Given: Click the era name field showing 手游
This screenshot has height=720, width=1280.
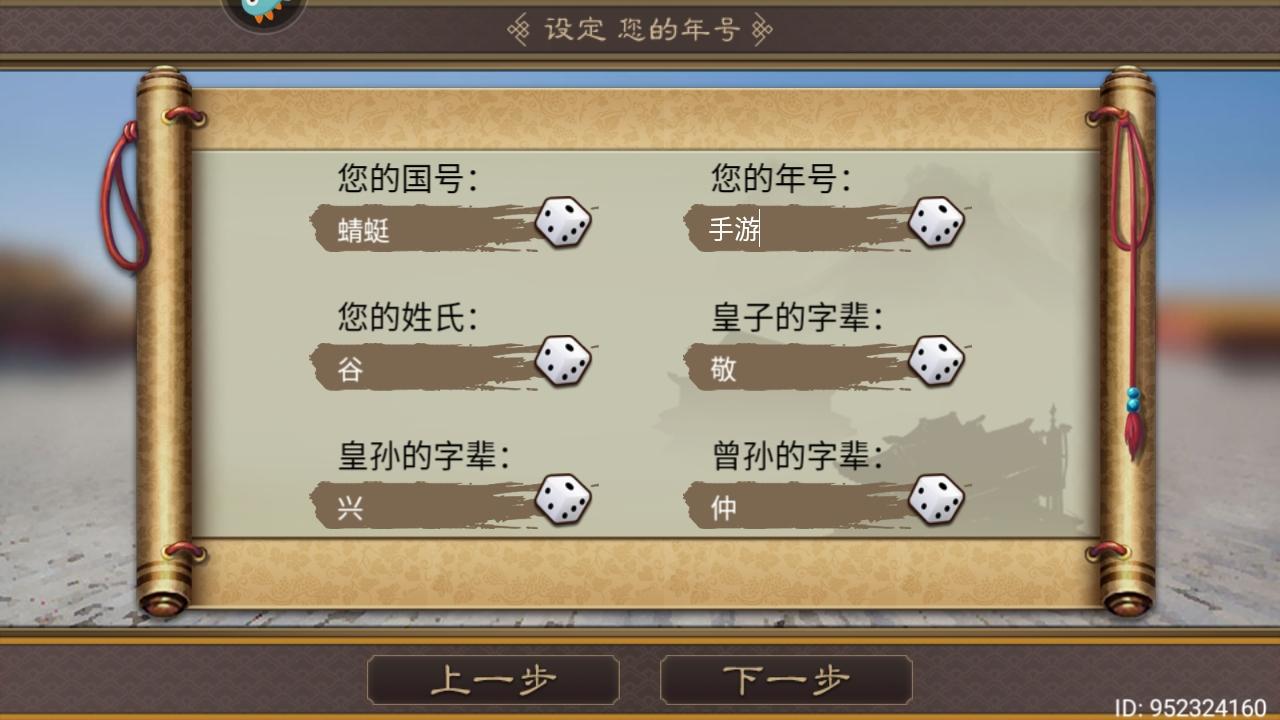Looking at the screenshot, I should click(790, 228).
